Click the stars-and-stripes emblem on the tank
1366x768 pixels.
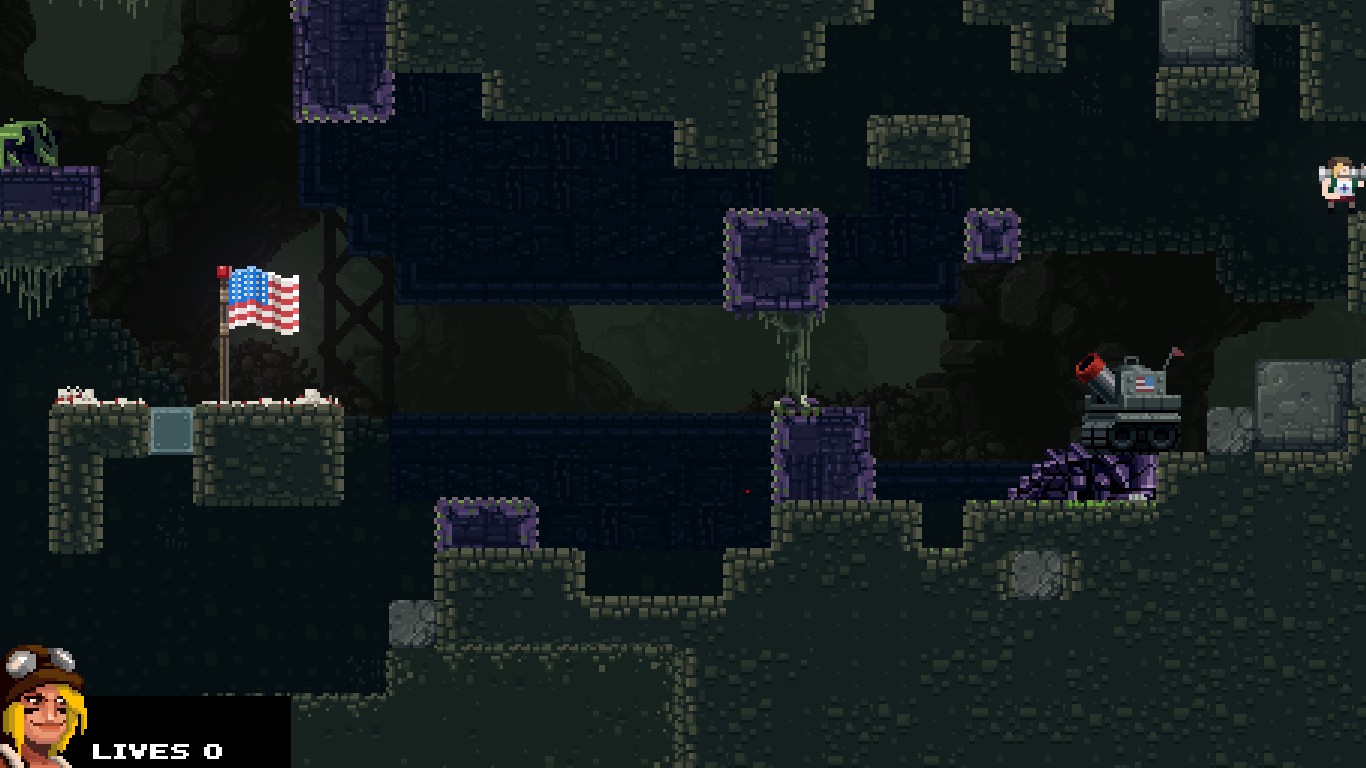pos(1145,384)
